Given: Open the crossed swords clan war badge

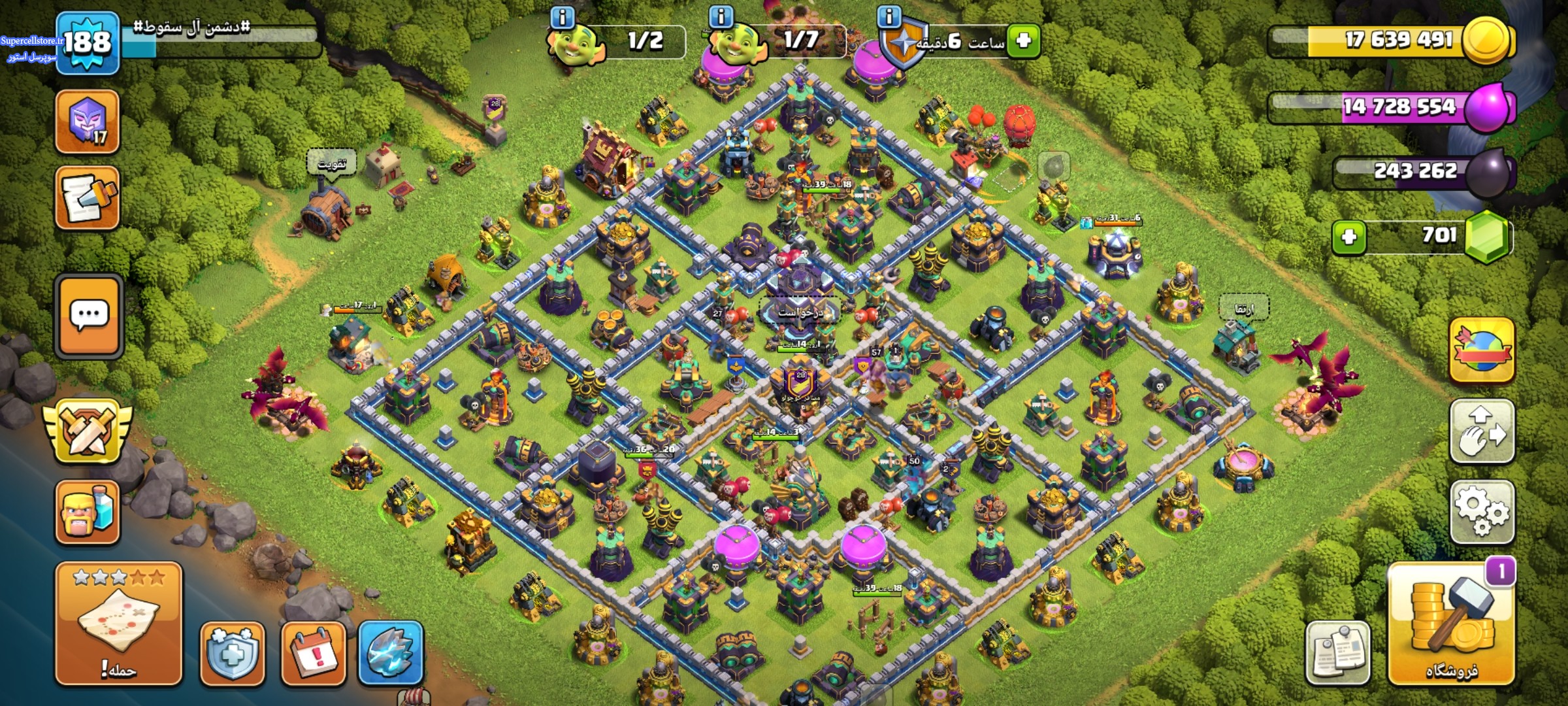Looking at the screenshot, I should 88,431.
